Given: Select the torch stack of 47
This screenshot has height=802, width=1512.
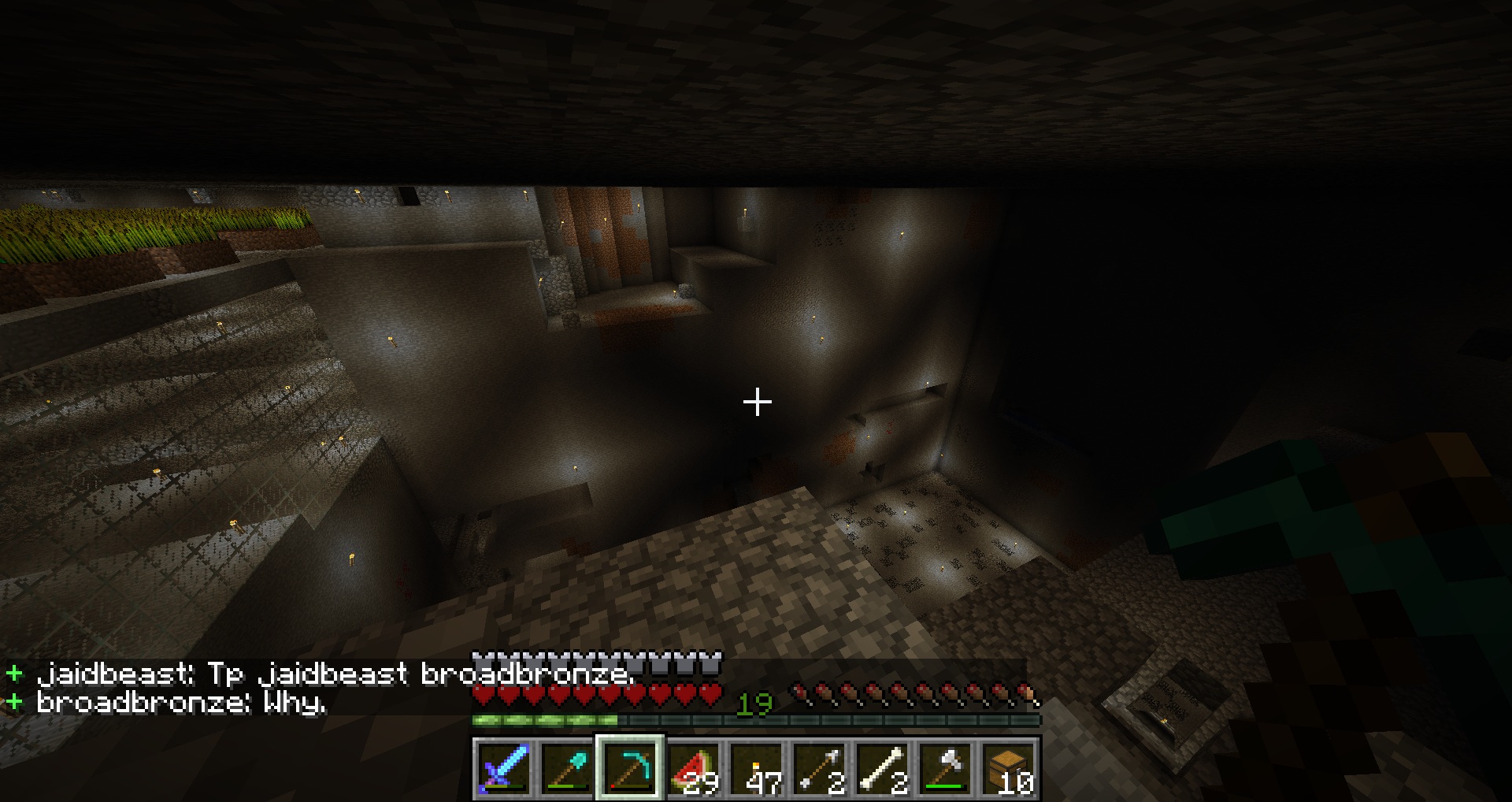Looking at the screenshot, I should (756, 767).
